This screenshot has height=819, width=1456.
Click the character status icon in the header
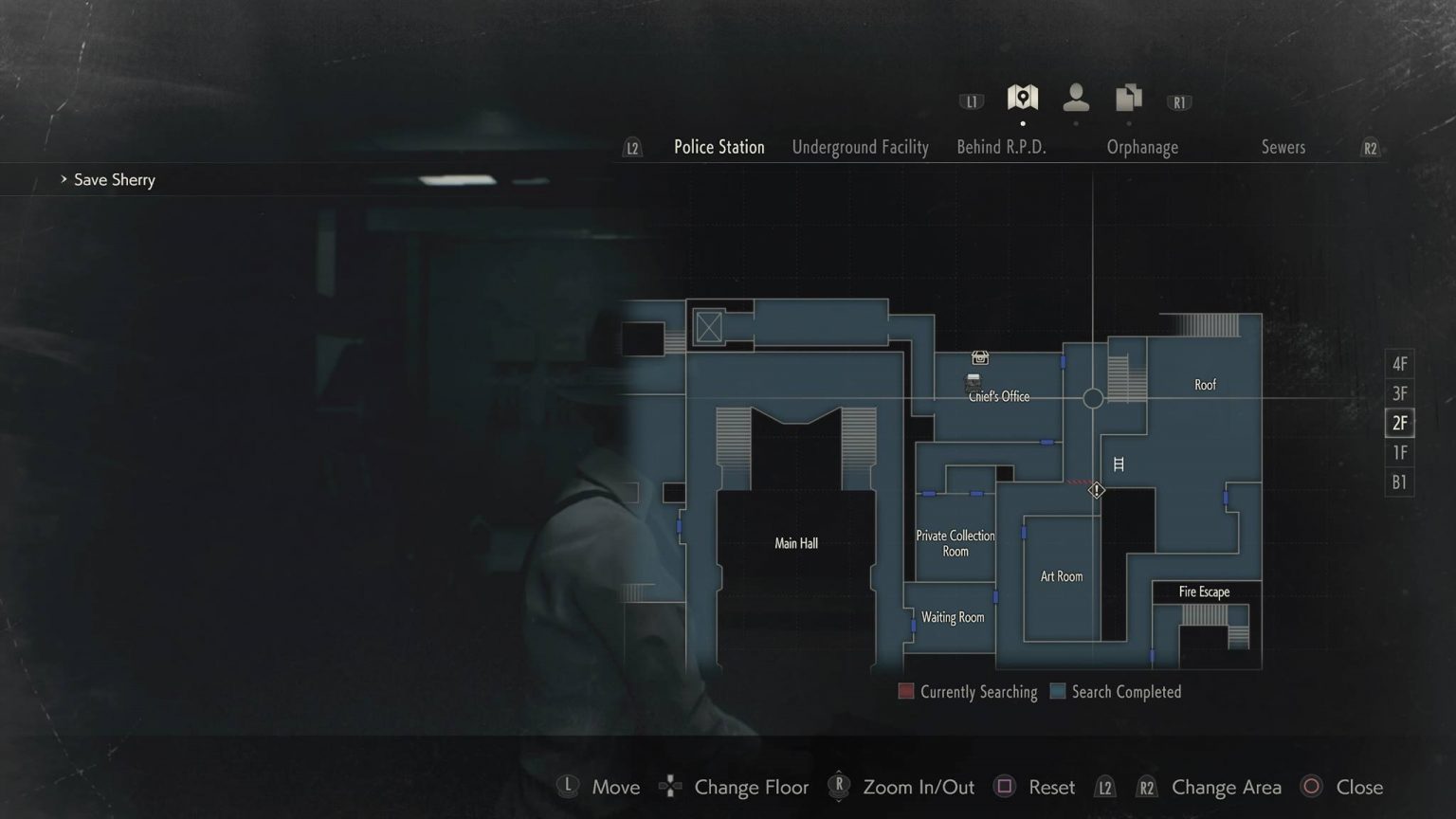(1076, 98)
